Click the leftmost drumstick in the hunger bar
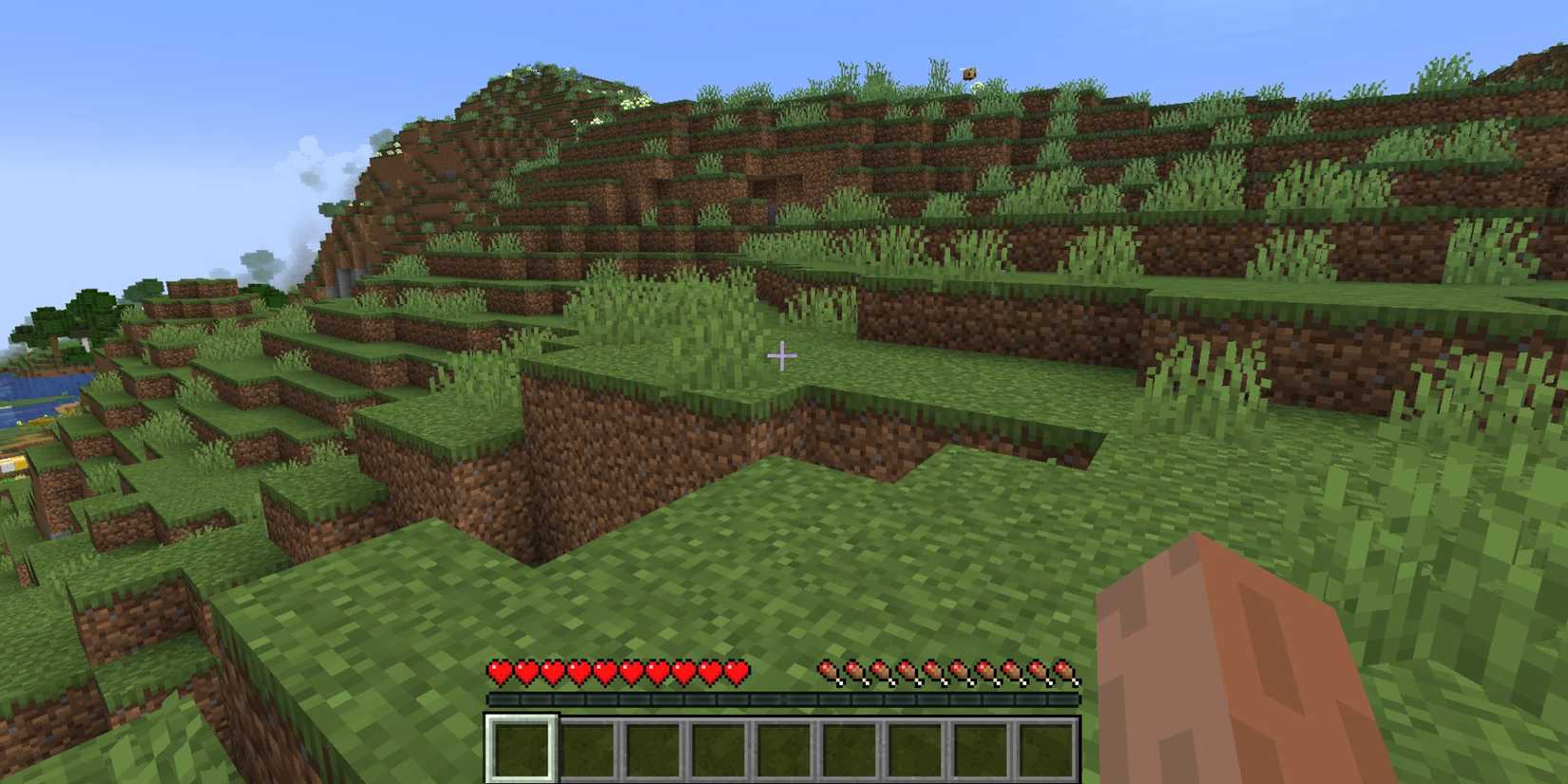 point(827,670)
